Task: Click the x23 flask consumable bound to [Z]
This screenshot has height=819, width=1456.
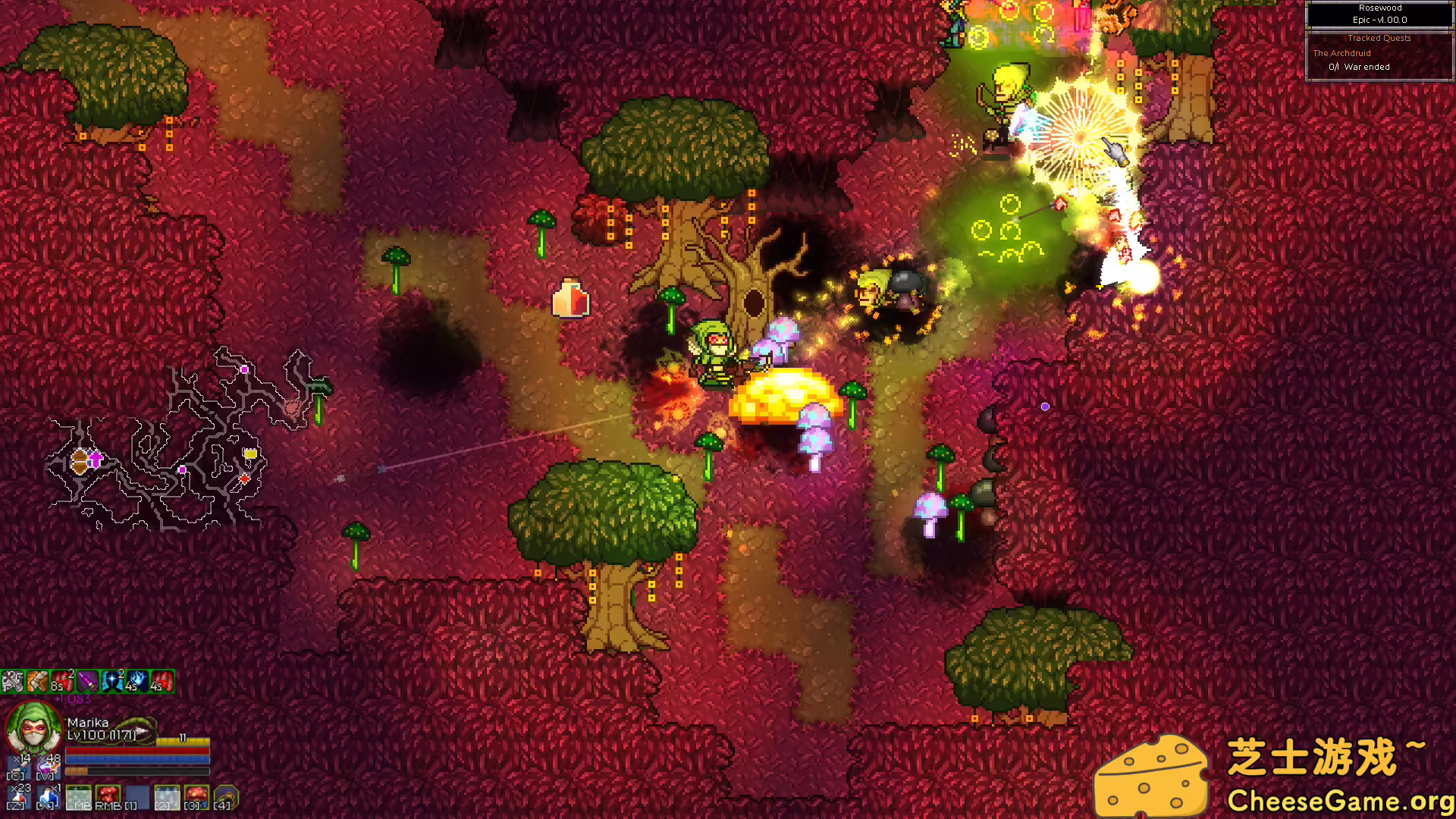Action: [20, 796]
